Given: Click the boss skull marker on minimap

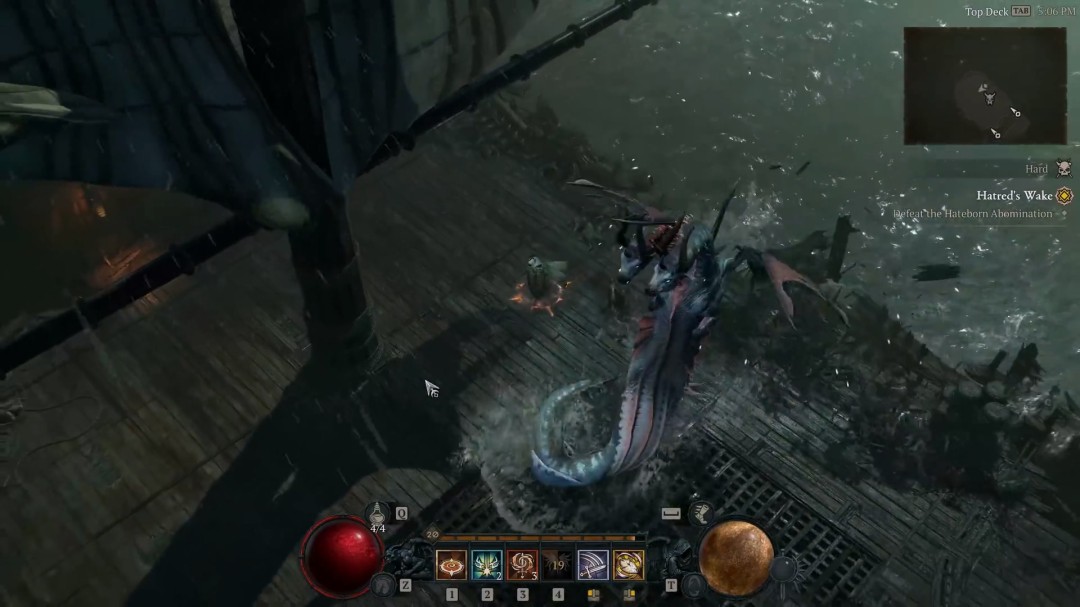Looking at the screenshot, I should [x=989, y=97].
